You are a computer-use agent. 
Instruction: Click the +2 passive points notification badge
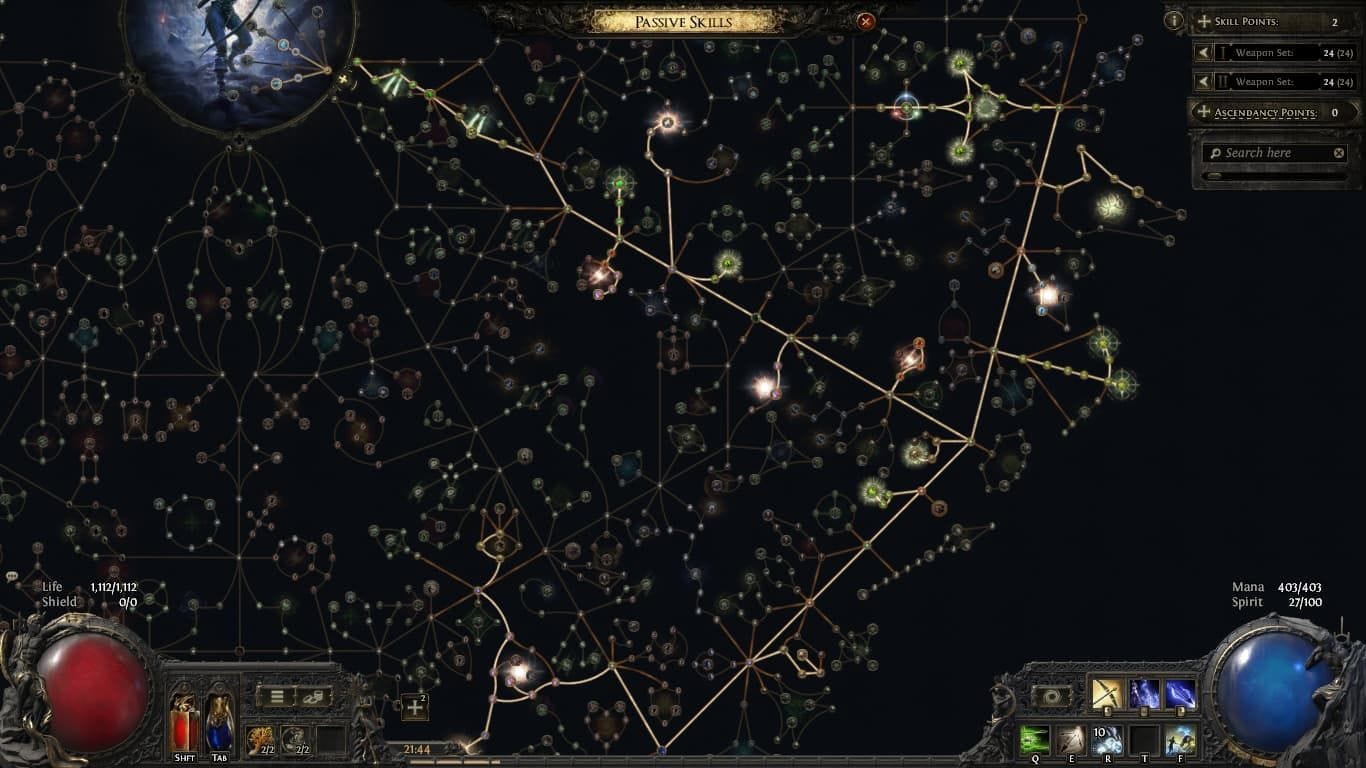pos(414,706)
